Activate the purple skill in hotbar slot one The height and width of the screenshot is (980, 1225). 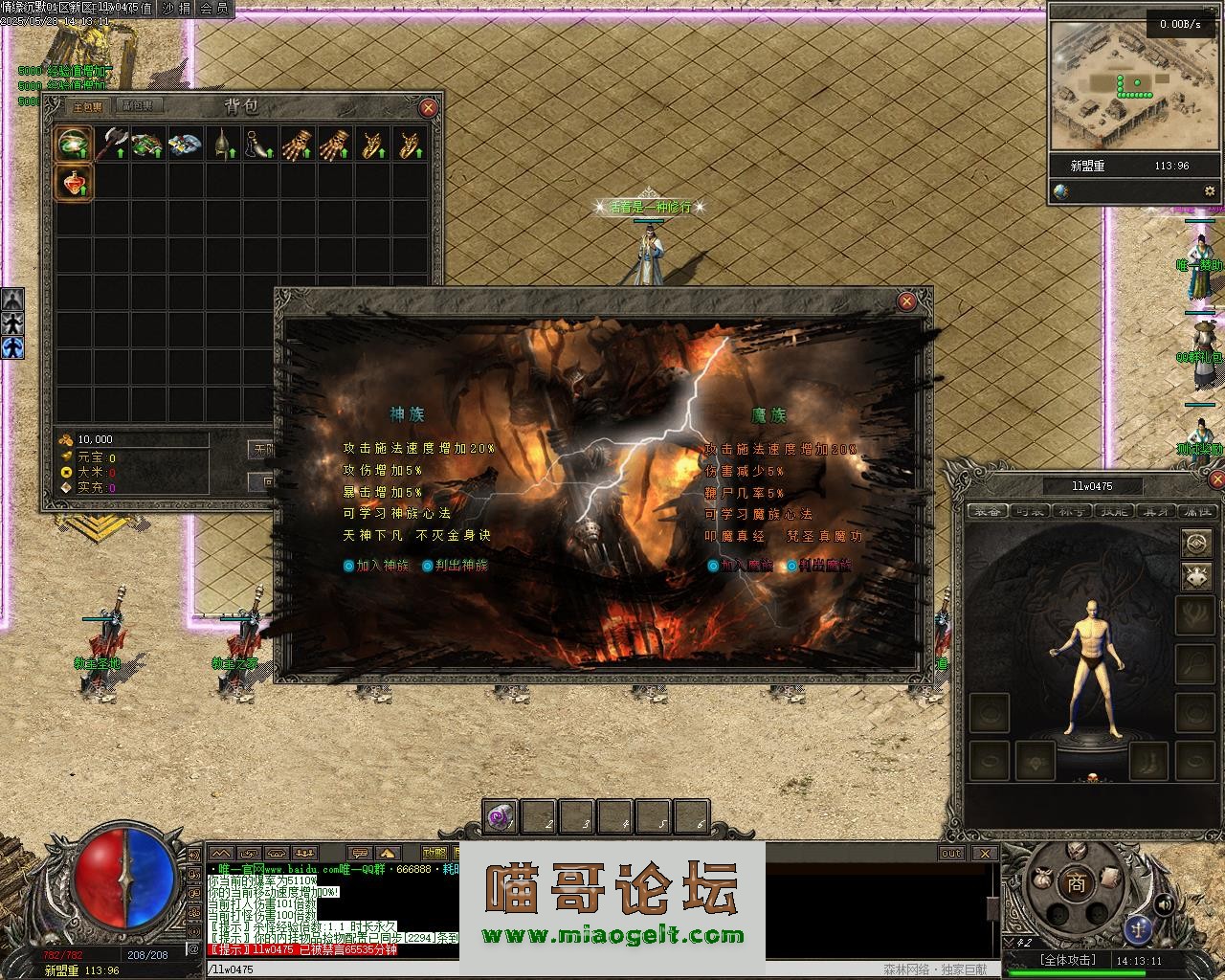(501, 816)
